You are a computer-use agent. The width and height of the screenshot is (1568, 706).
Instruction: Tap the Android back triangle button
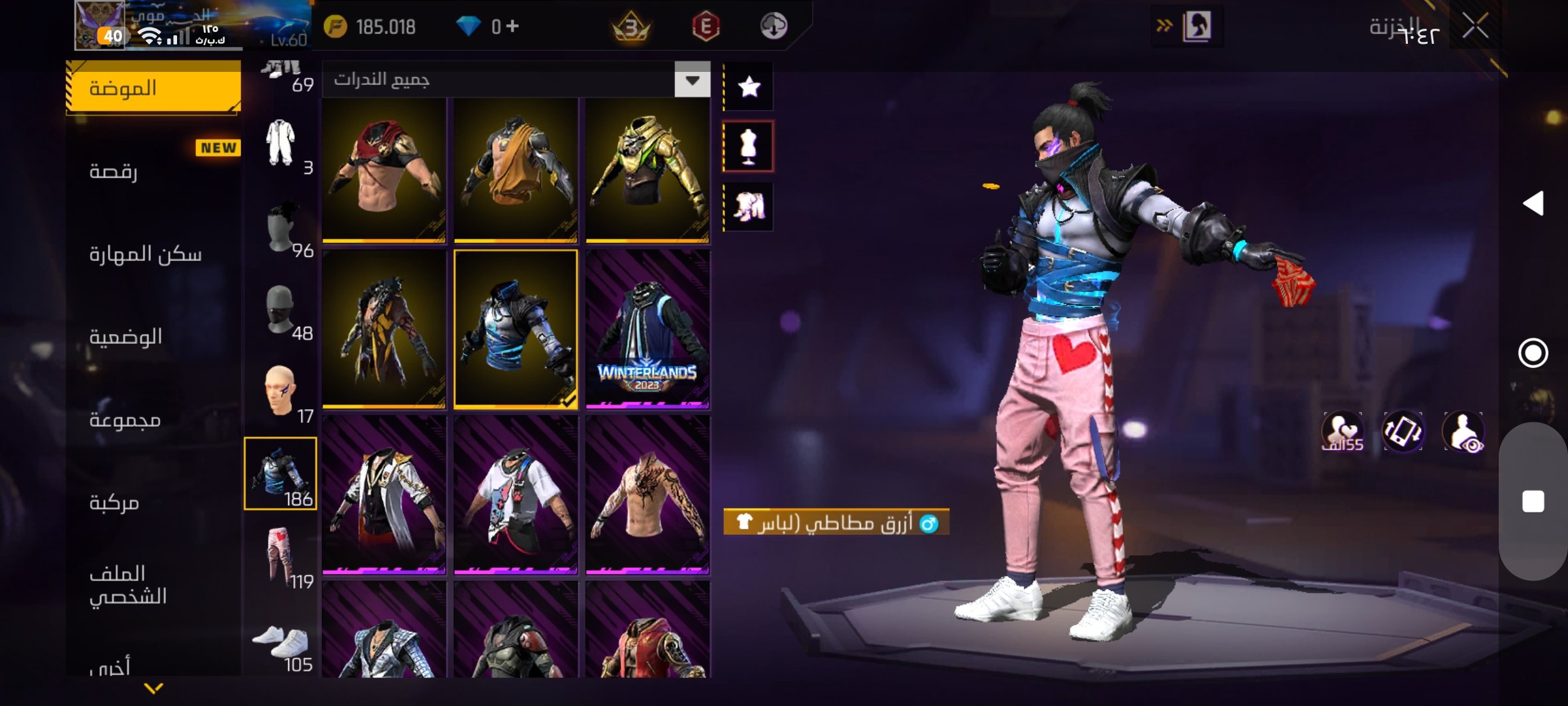click(1533, 203)
